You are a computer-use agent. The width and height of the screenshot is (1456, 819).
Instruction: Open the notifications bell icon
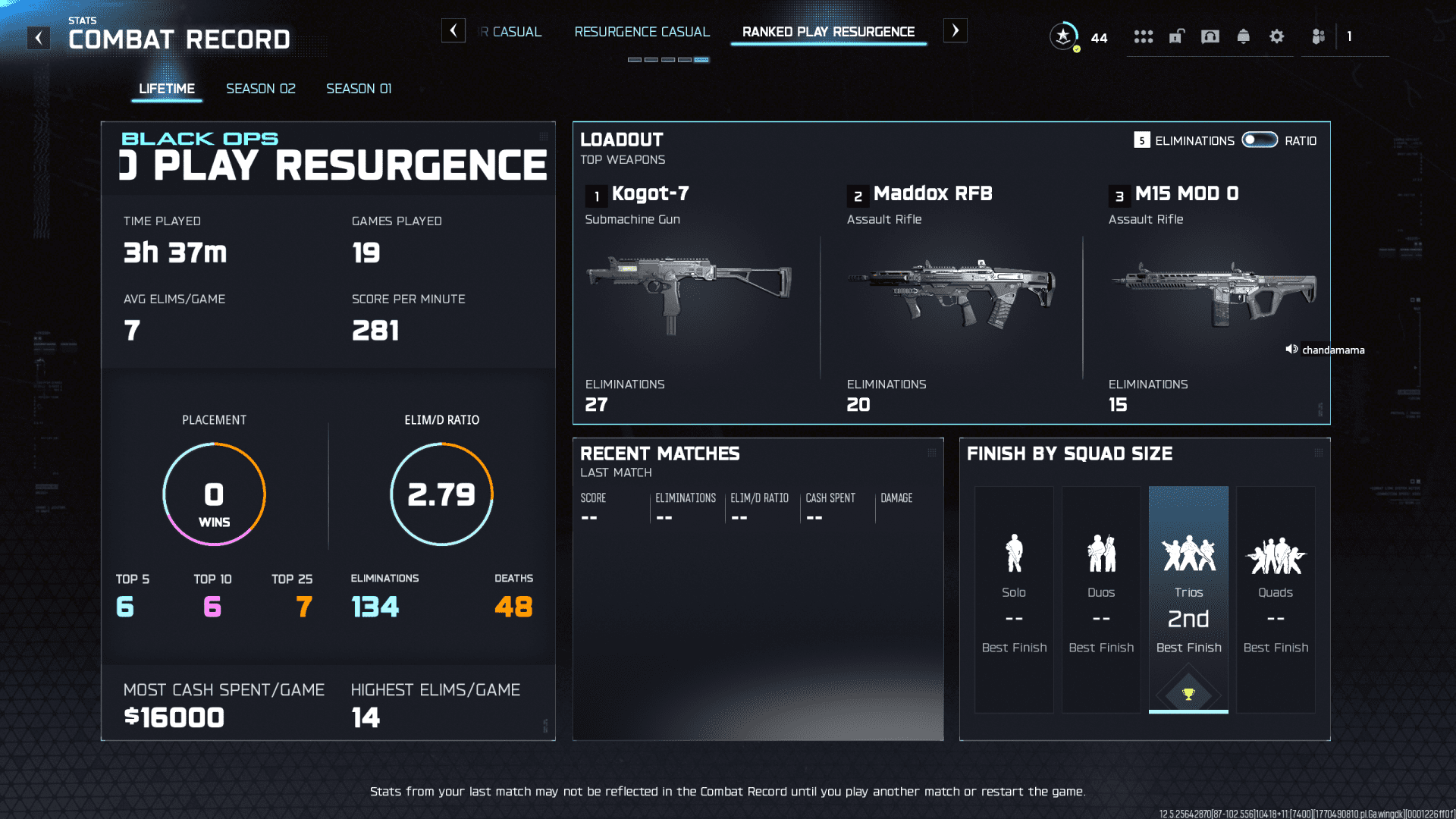[1244, 36]
